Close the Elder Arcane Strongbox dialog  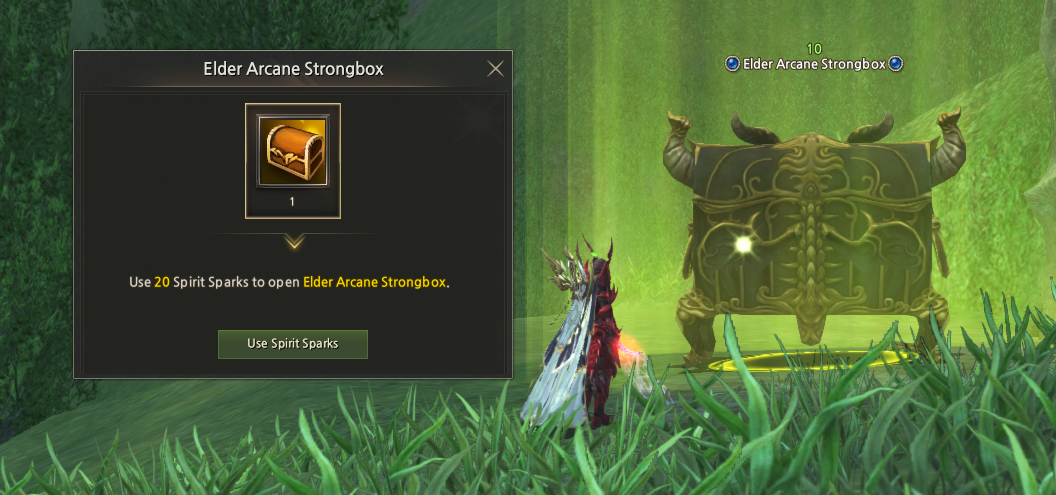click(495, 69)
